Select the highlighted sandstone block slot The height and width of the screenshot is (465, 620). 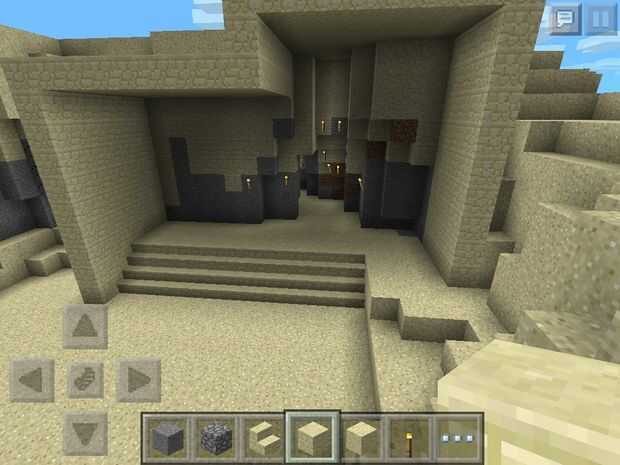coord(311,438)
